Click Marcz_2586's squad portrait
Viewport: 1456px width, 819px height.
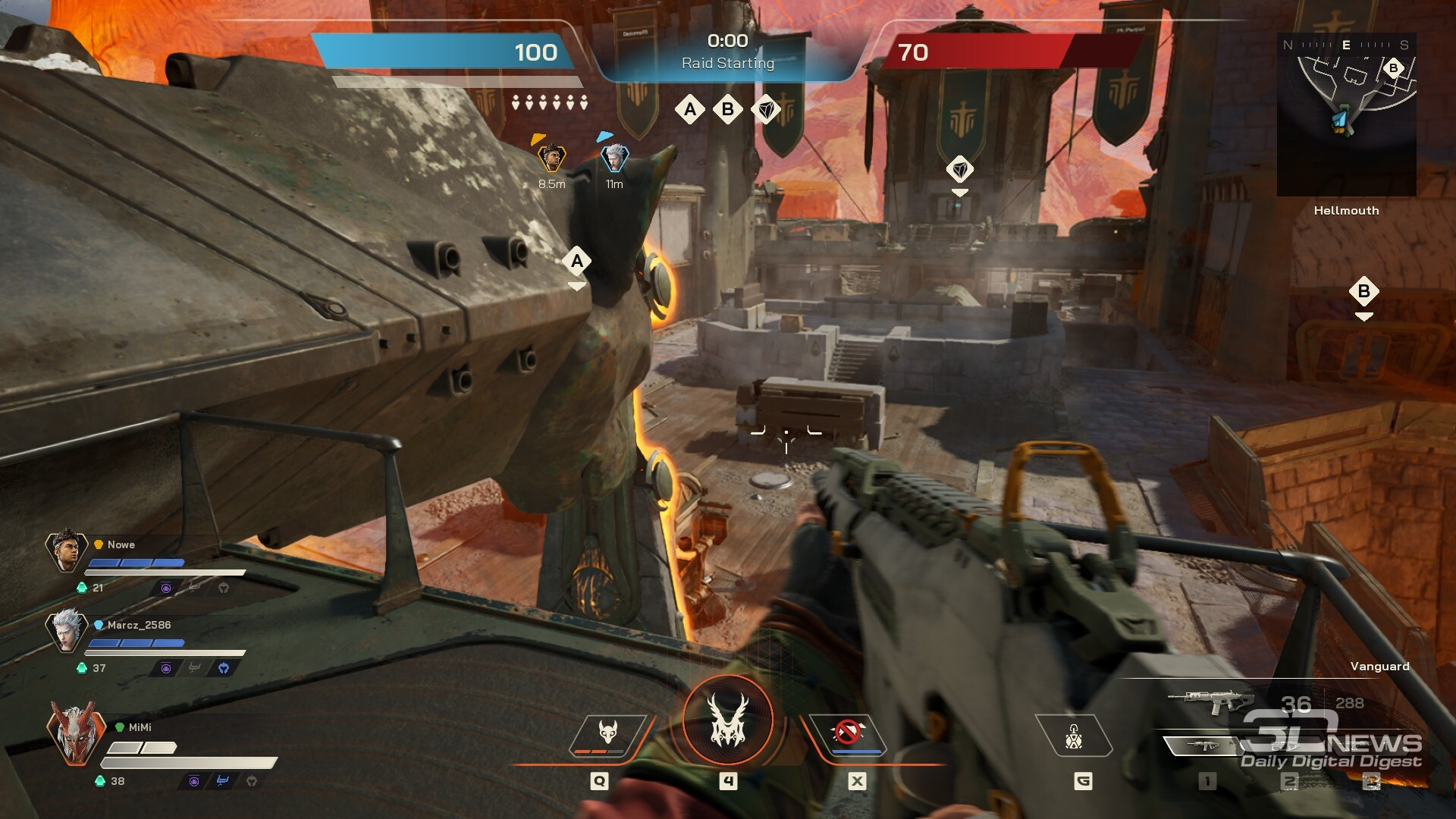point(66,631)
